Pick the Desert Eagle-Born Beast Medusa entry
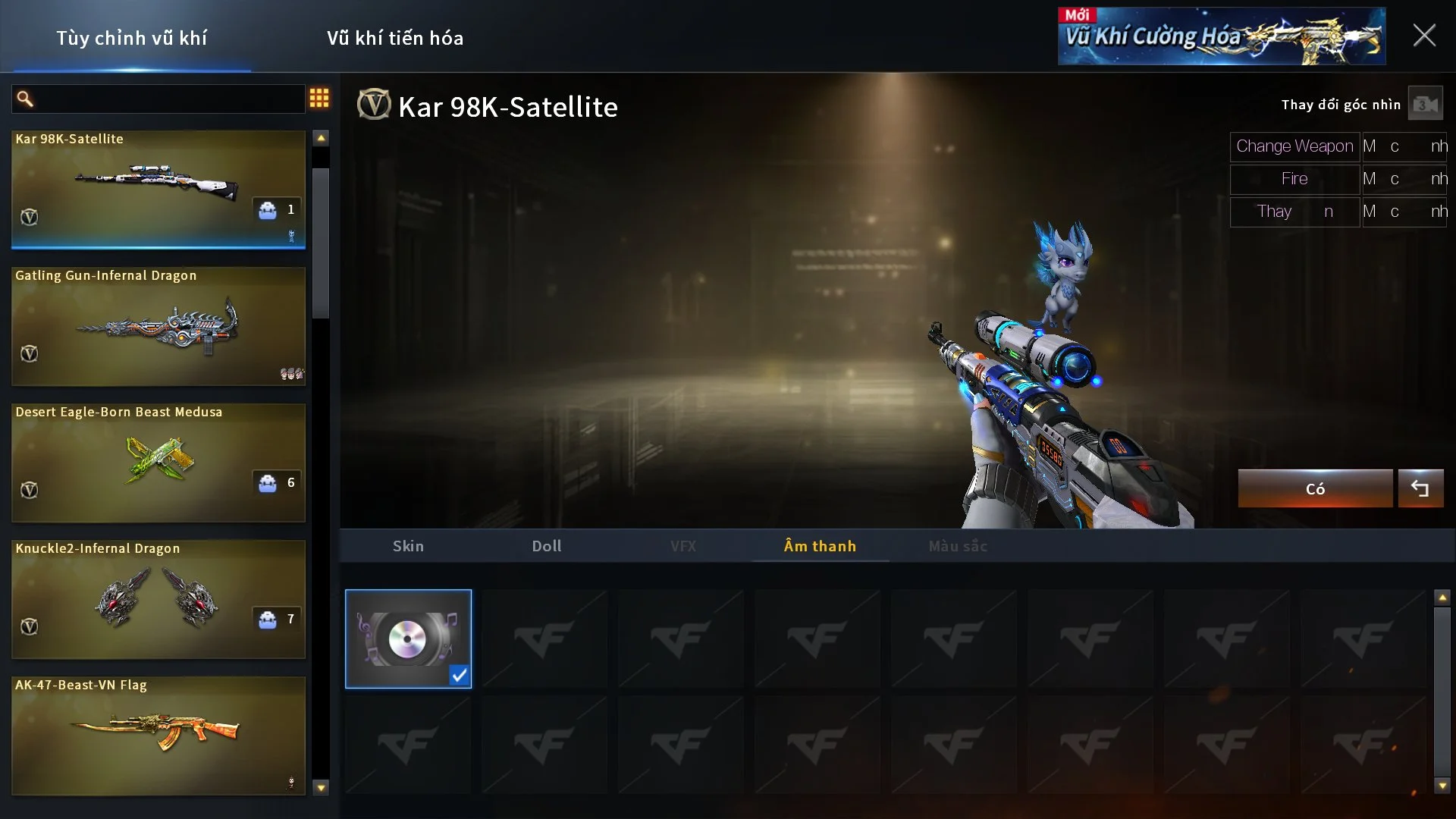Image resolution: width=1456 pixels, height=819 pixels. click(x=158, y=463)
